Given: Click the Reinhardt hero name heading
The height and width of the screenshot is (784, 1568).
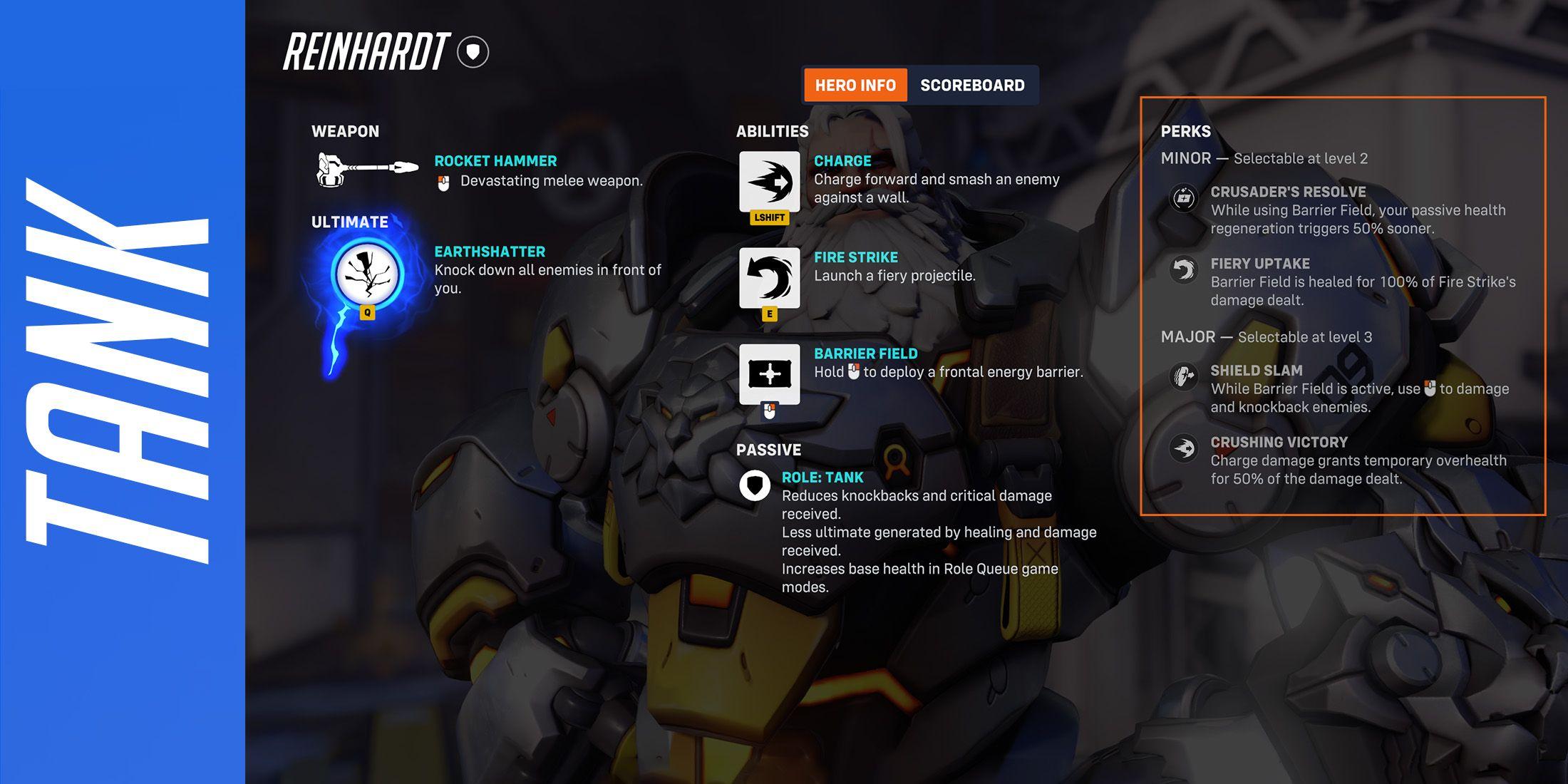Looking at the screenshot, I should (367, 48).
